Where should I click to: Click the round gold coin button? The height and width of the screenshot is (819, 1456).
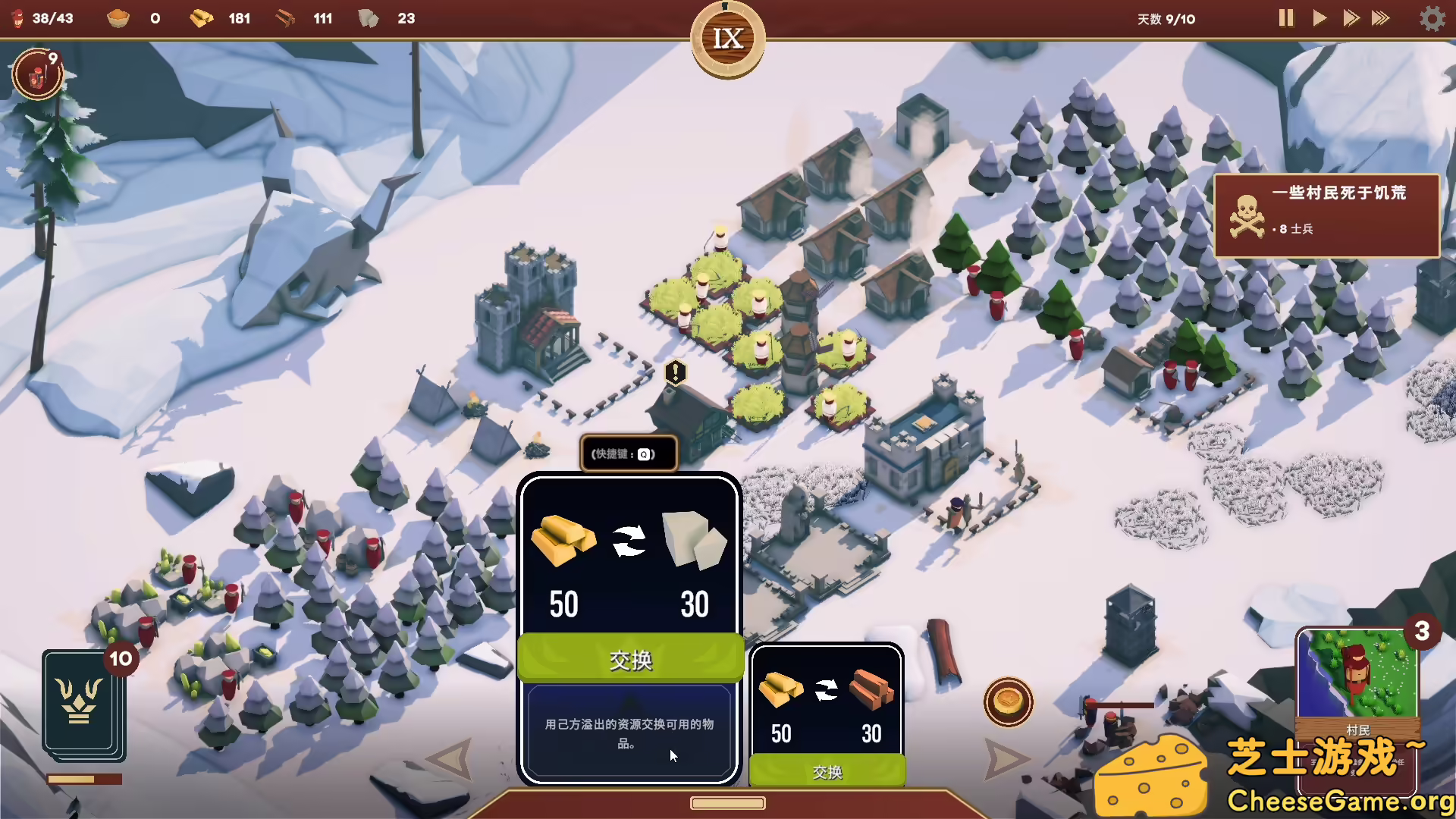[1008, 701]
